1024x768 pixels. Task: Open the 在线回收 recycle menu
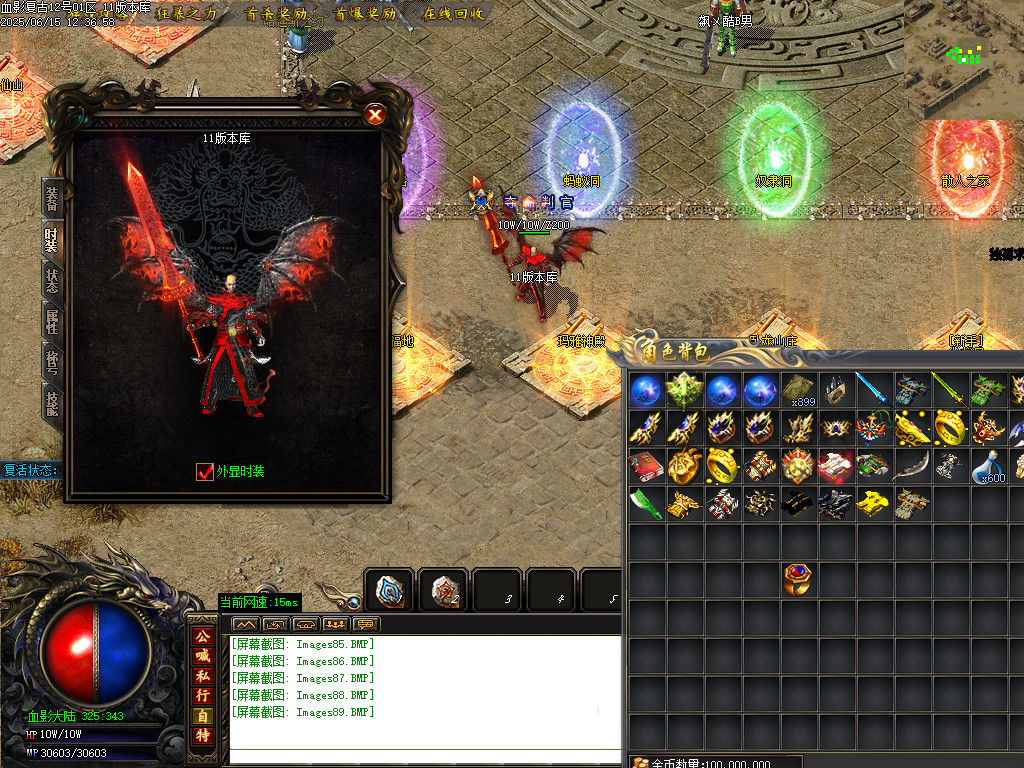point(453,14)
